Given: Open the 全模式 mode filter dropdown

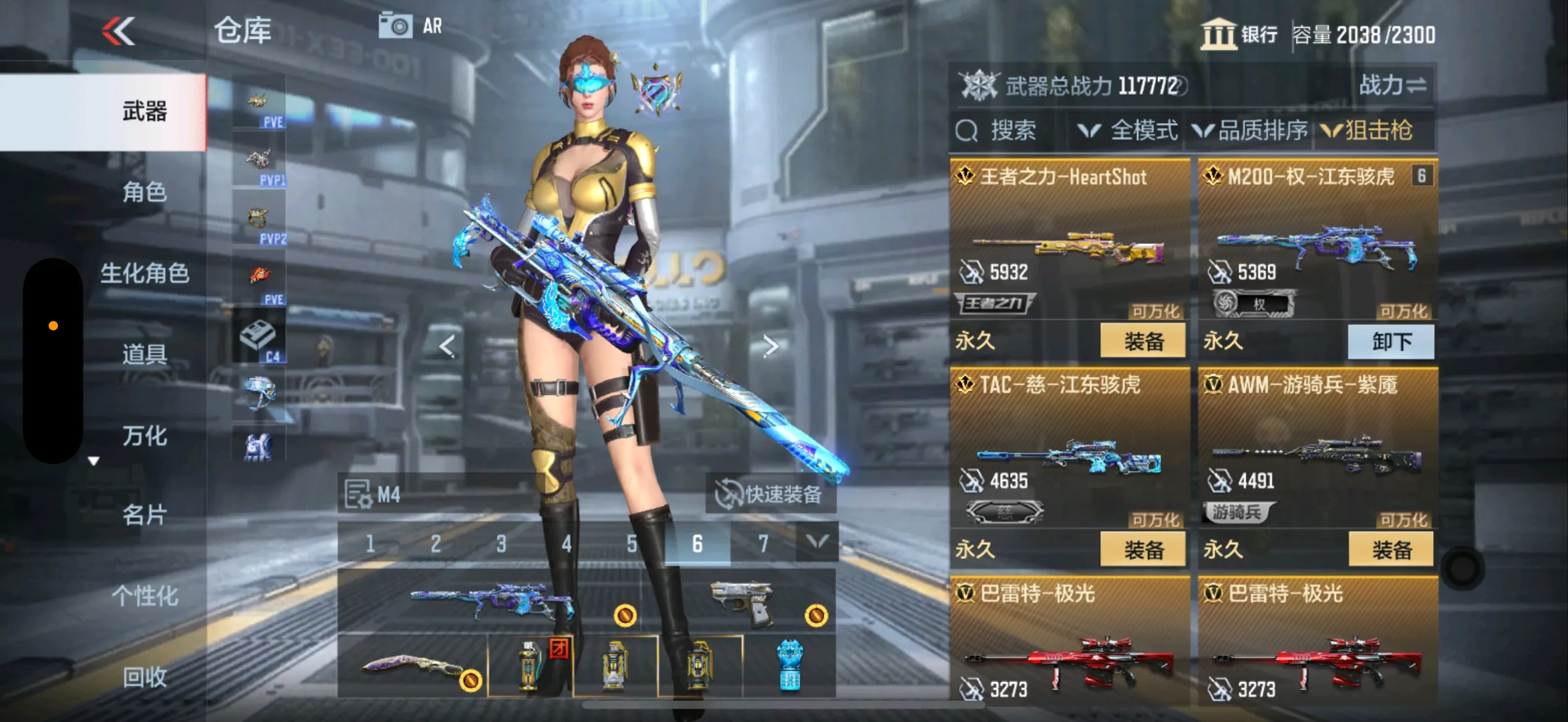Looking at the screenshot, I should pyautogui.click(x=1129, y=130).
